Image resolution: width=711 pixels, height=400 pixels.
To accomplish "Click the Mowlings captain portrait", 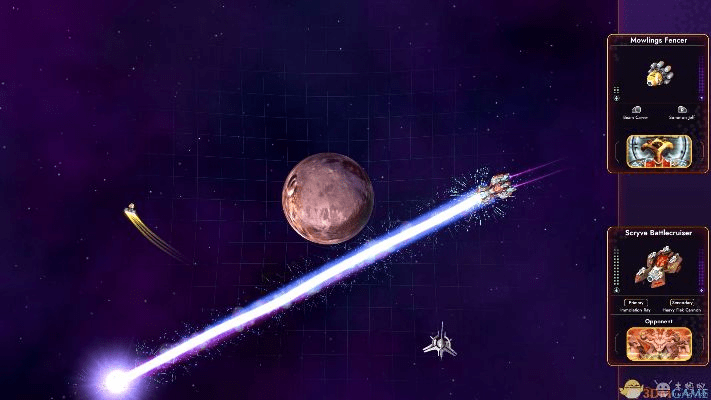I will tap(656, 149).
